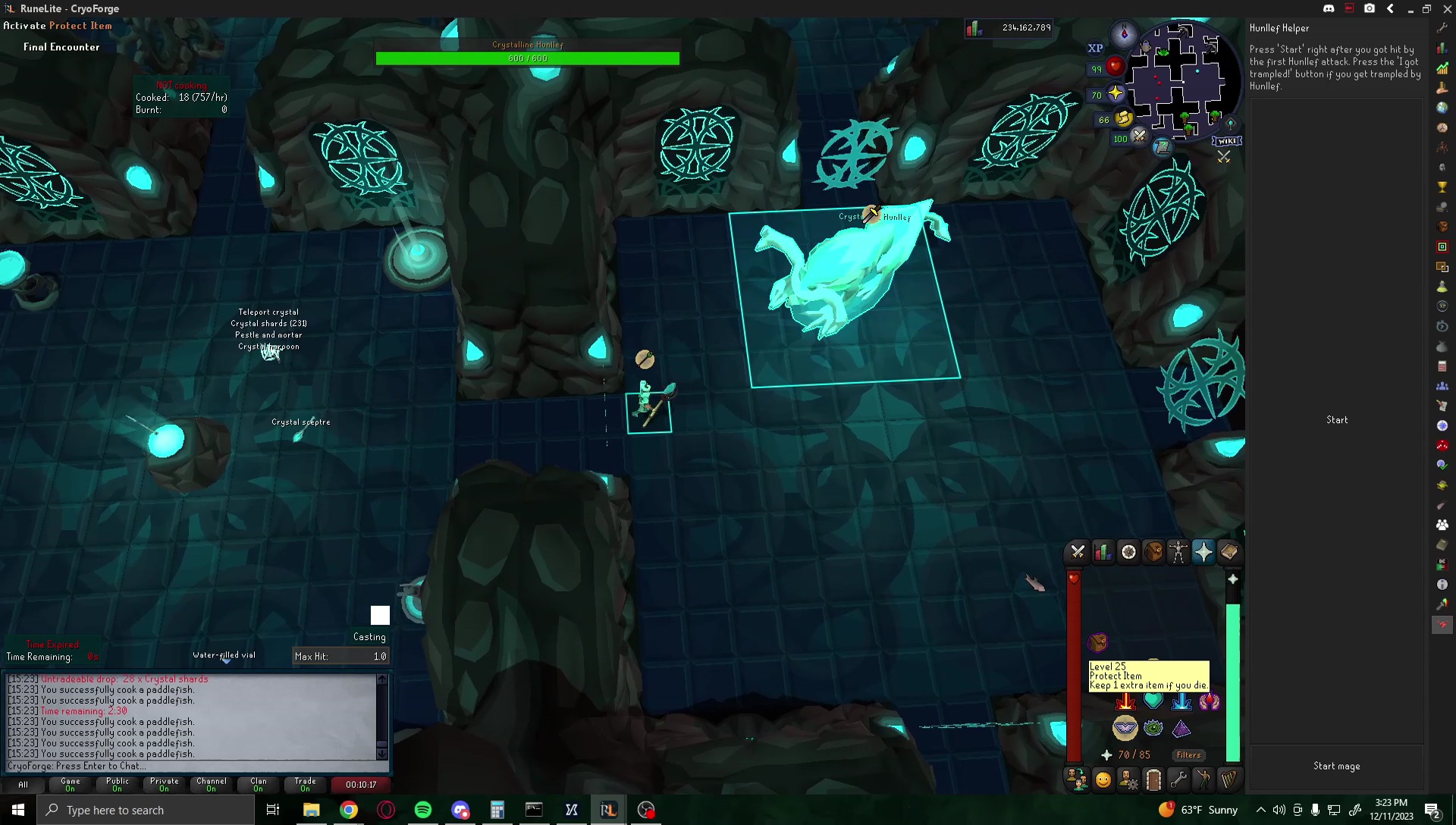Open the Inventory bag tab
This screenshot has height=825, width=1456.
click(1153, 551)
